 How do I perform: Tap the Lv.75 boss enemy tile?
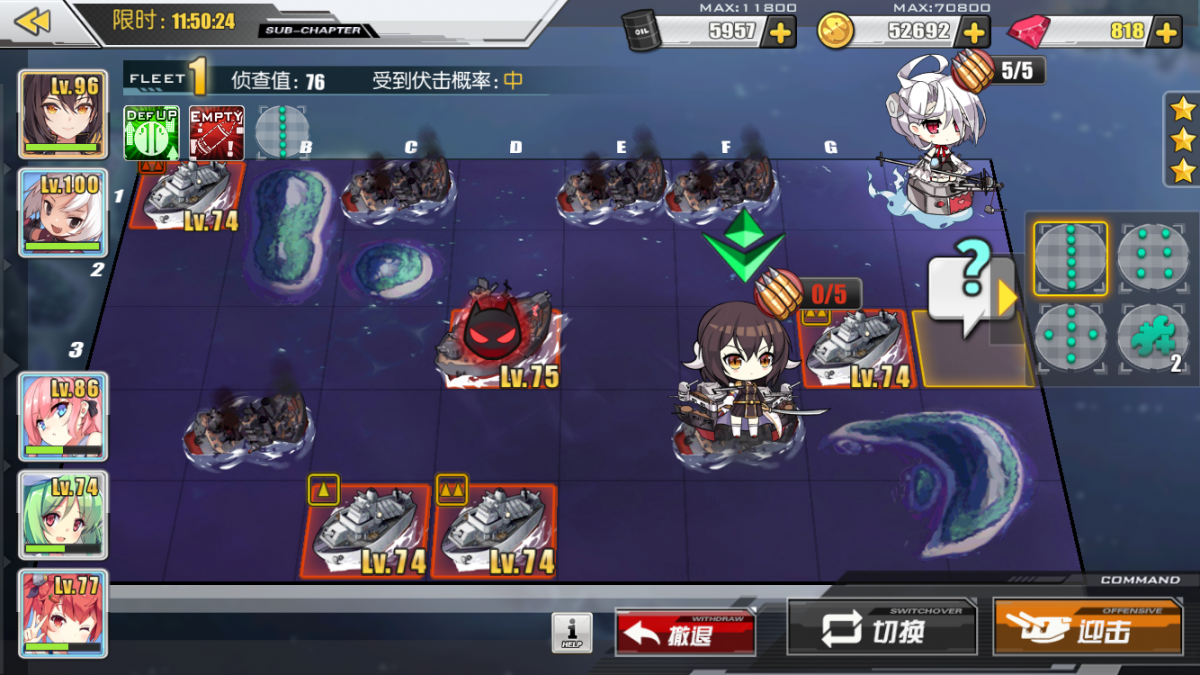[x=498, y=338]
